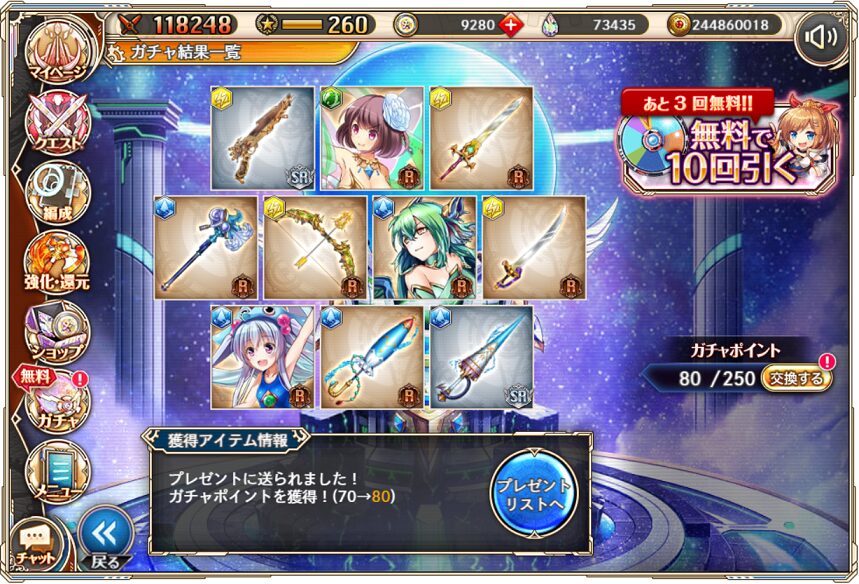Open the ガチャ gacha menu
The width and height of the screenshot is (859, 584).
(58, 400)
